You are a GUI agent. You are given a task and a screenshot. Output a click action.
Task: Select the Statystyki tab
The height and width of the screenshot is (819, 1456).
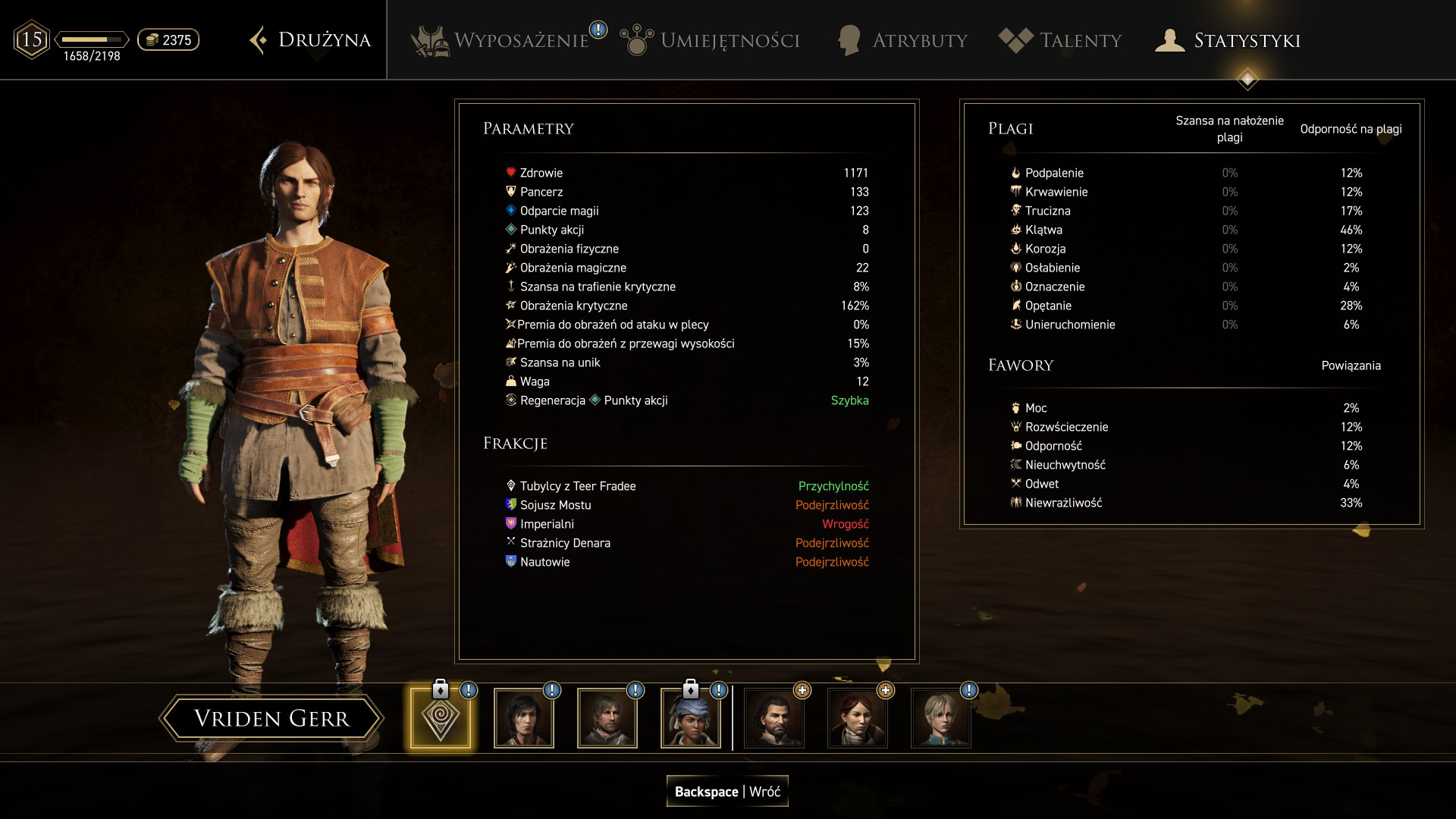pyautogui.click(x=1228, y=40)
